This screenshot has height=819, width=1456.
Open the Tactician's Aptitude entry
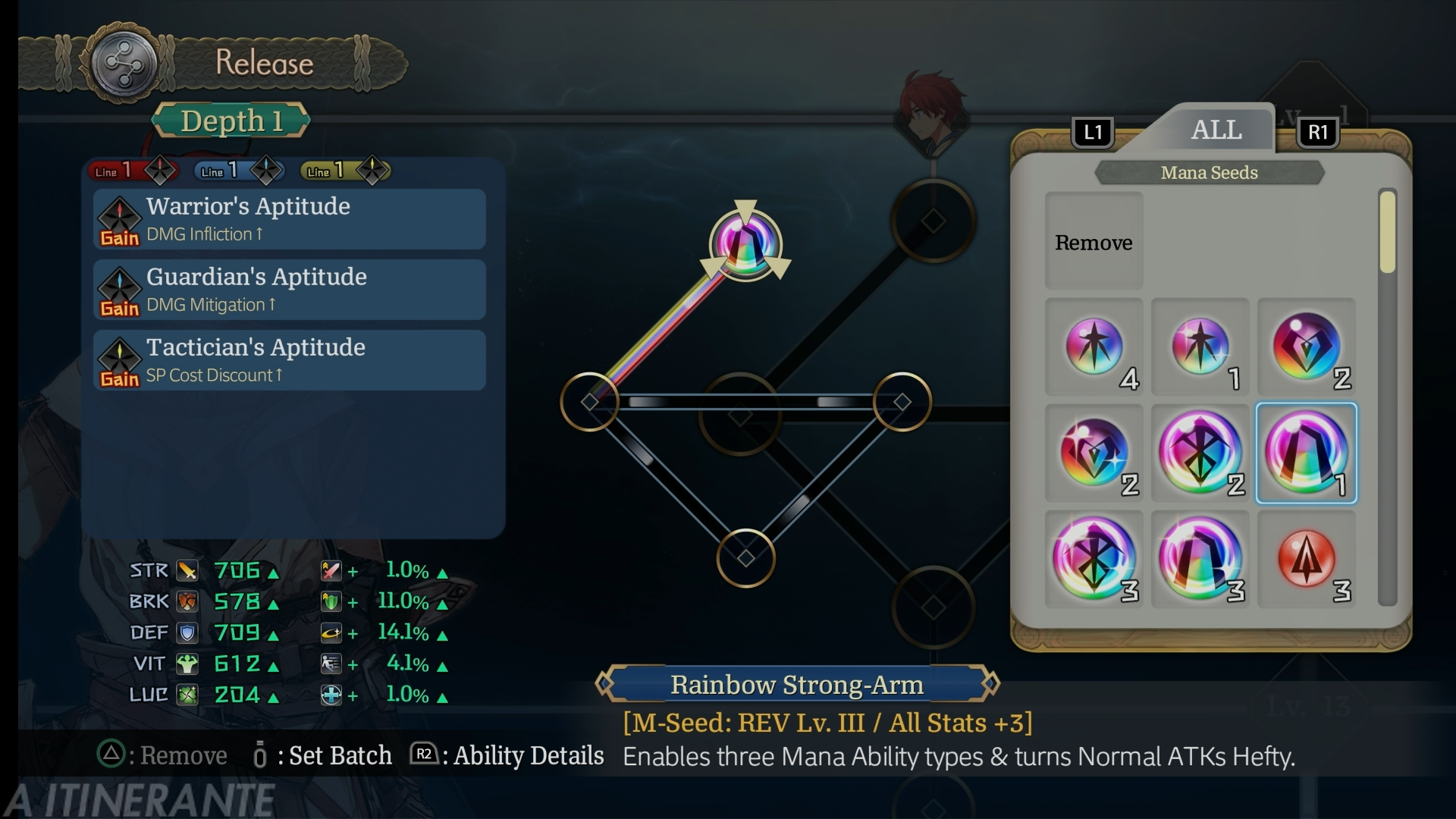click(289, 360)
